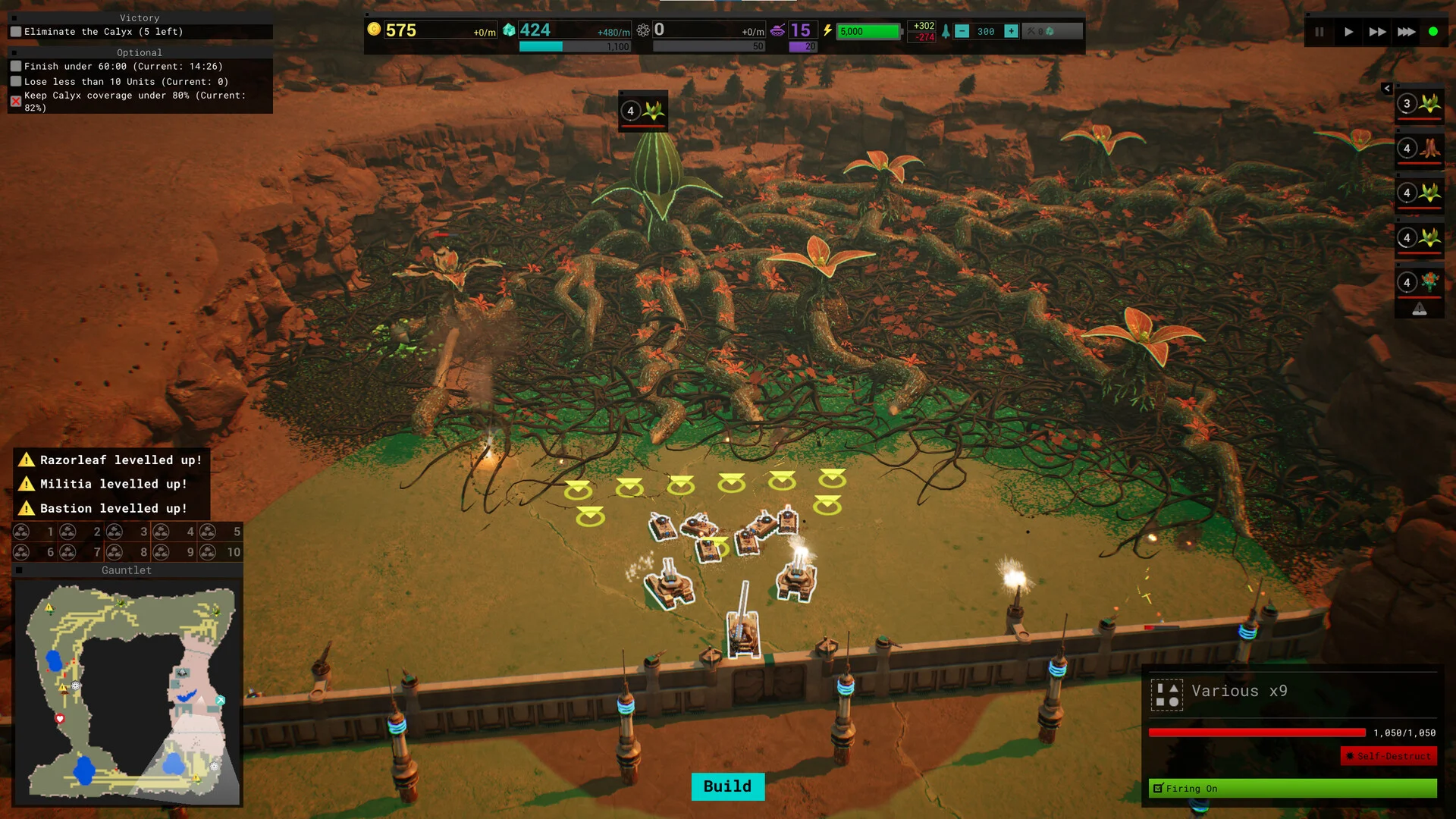Collapse the enemy list with the arrow
The image size is (1456, 819).
click(x=1387, y=89)
